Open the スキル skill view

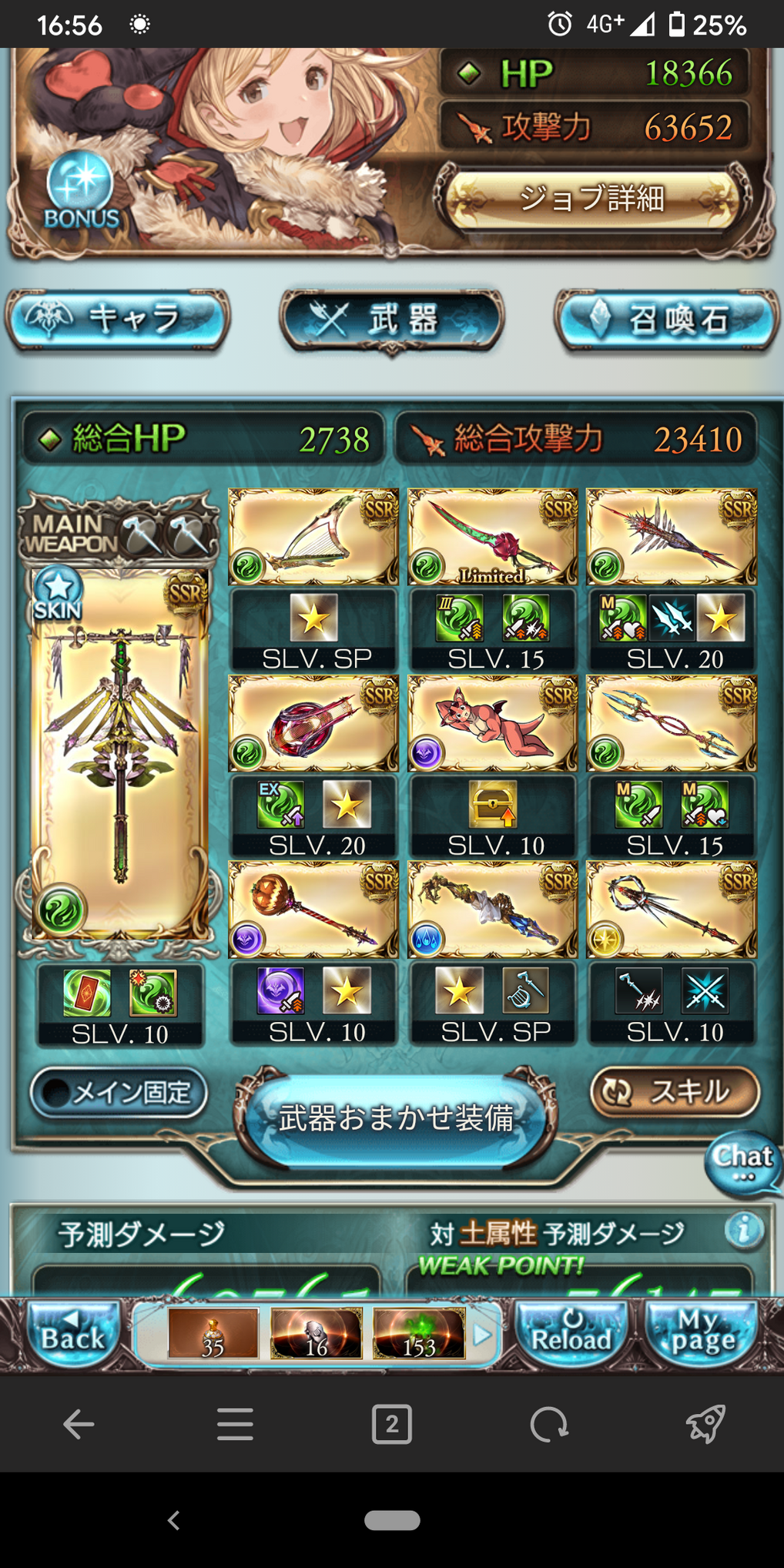674,1091
